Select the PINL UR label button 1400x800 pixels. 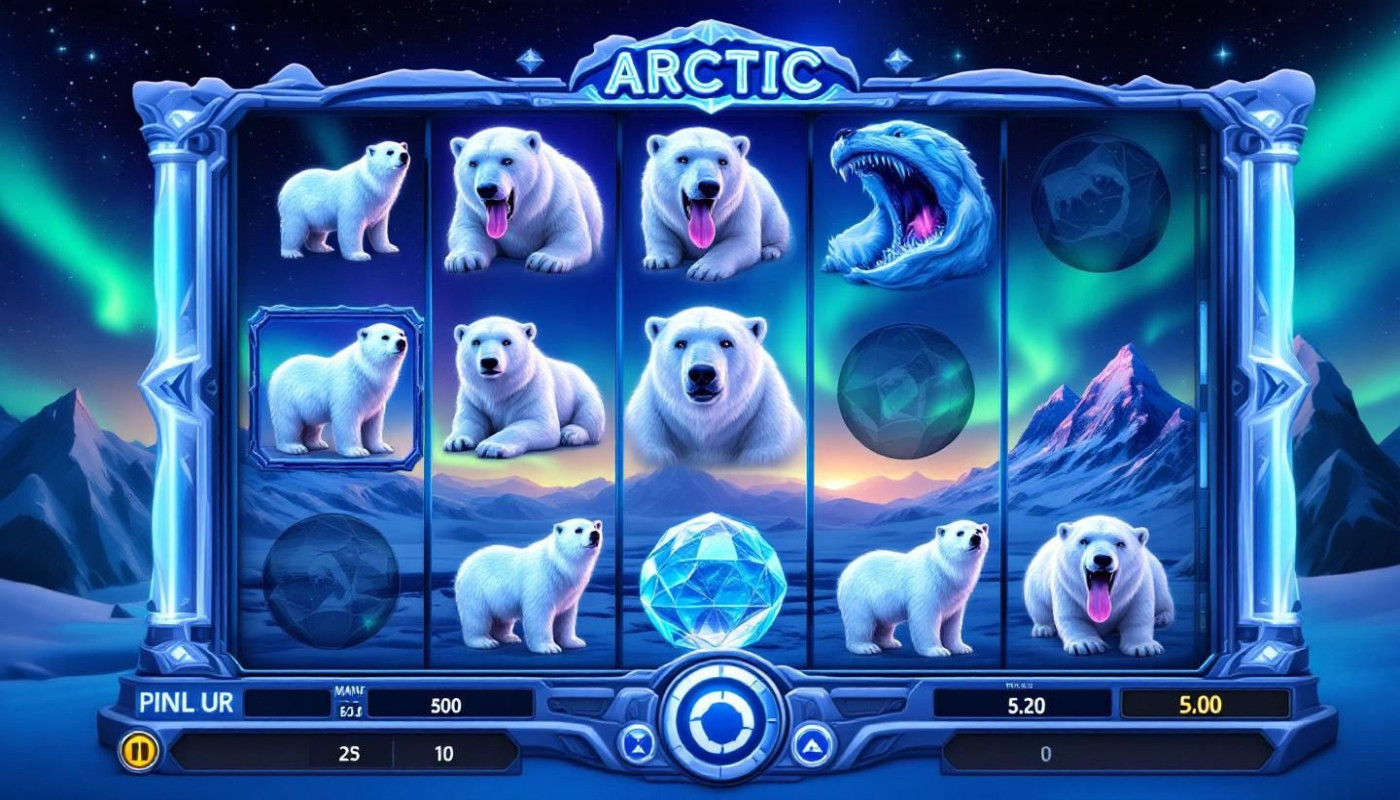[187, 703]
